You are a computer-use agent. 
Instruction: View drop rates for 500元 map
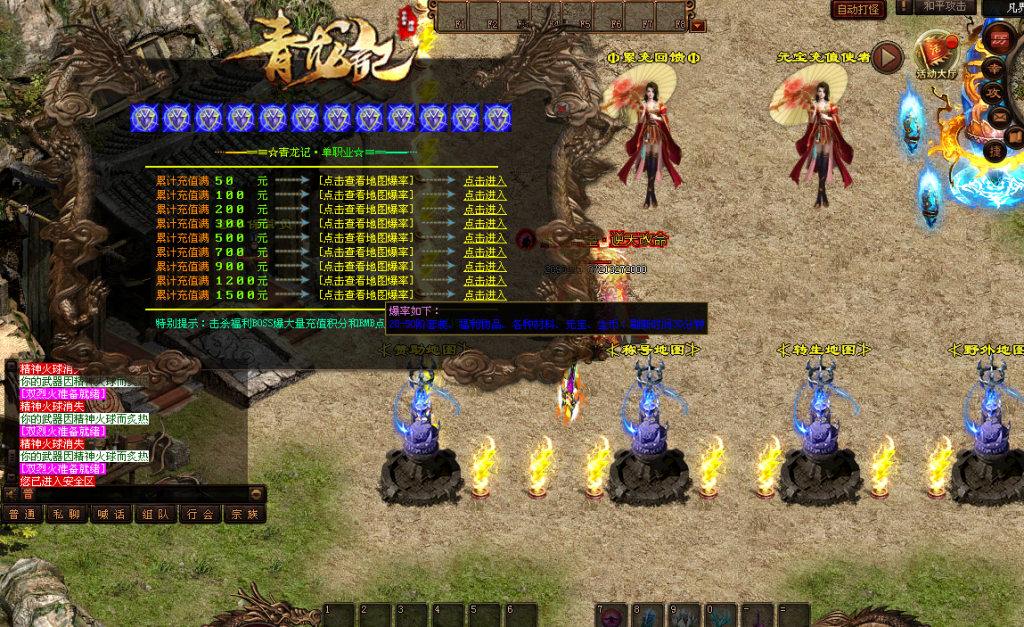pyautogui.click(x=366, y=238)
